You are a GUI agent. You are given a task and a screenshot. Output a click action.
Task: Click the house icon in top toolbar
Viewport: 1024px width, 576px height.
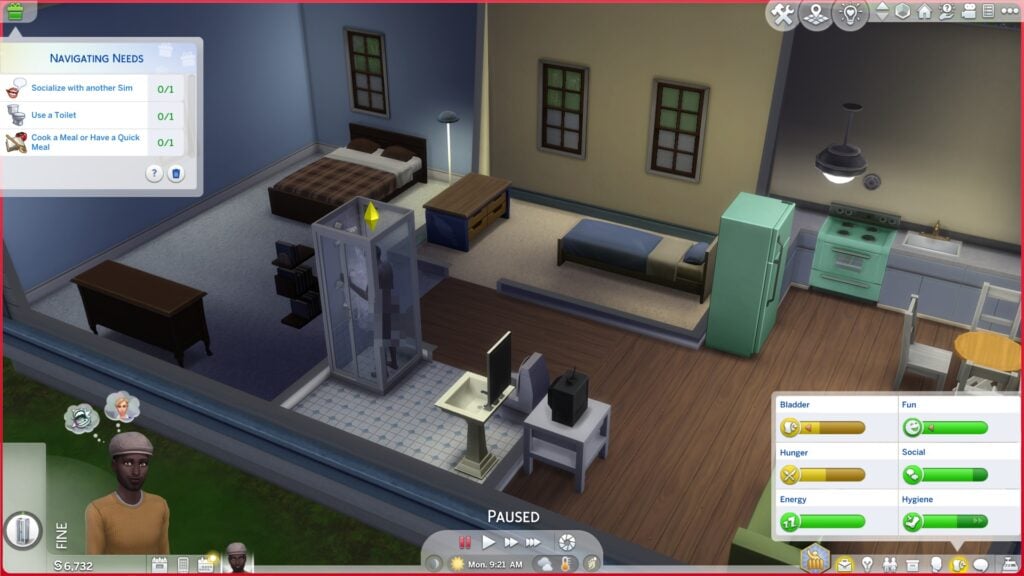[x=925, y=12]
